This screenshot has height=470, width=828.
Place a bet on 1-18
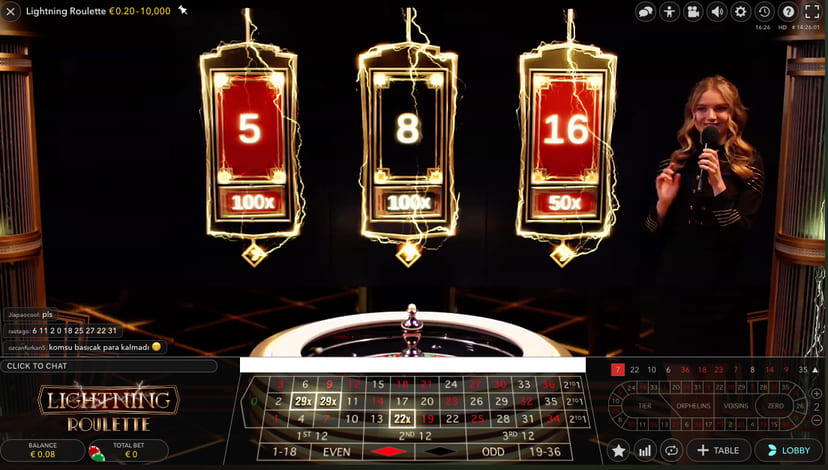(285, 452)
